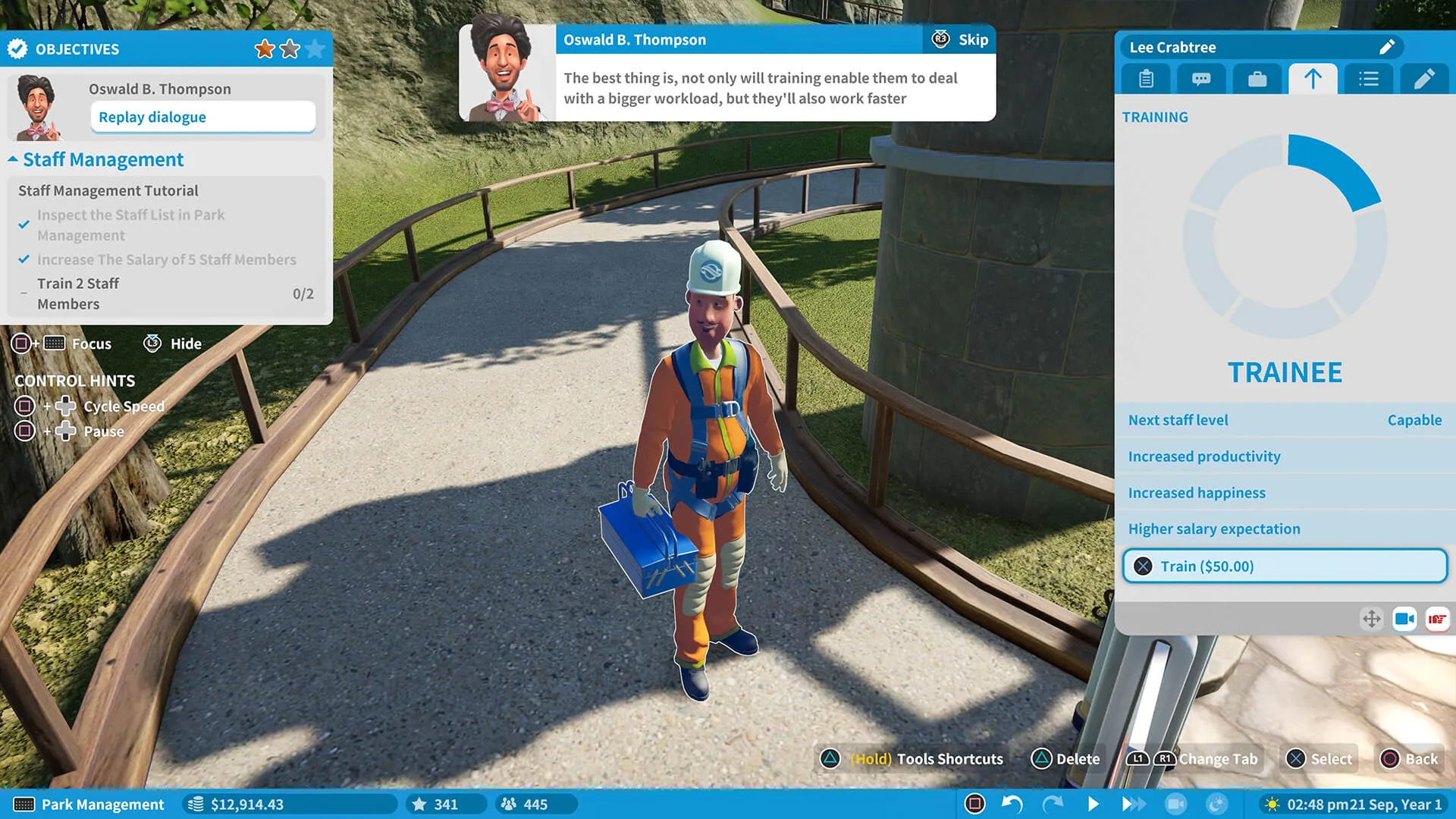Open the Park Management menu

click(89, 805)
